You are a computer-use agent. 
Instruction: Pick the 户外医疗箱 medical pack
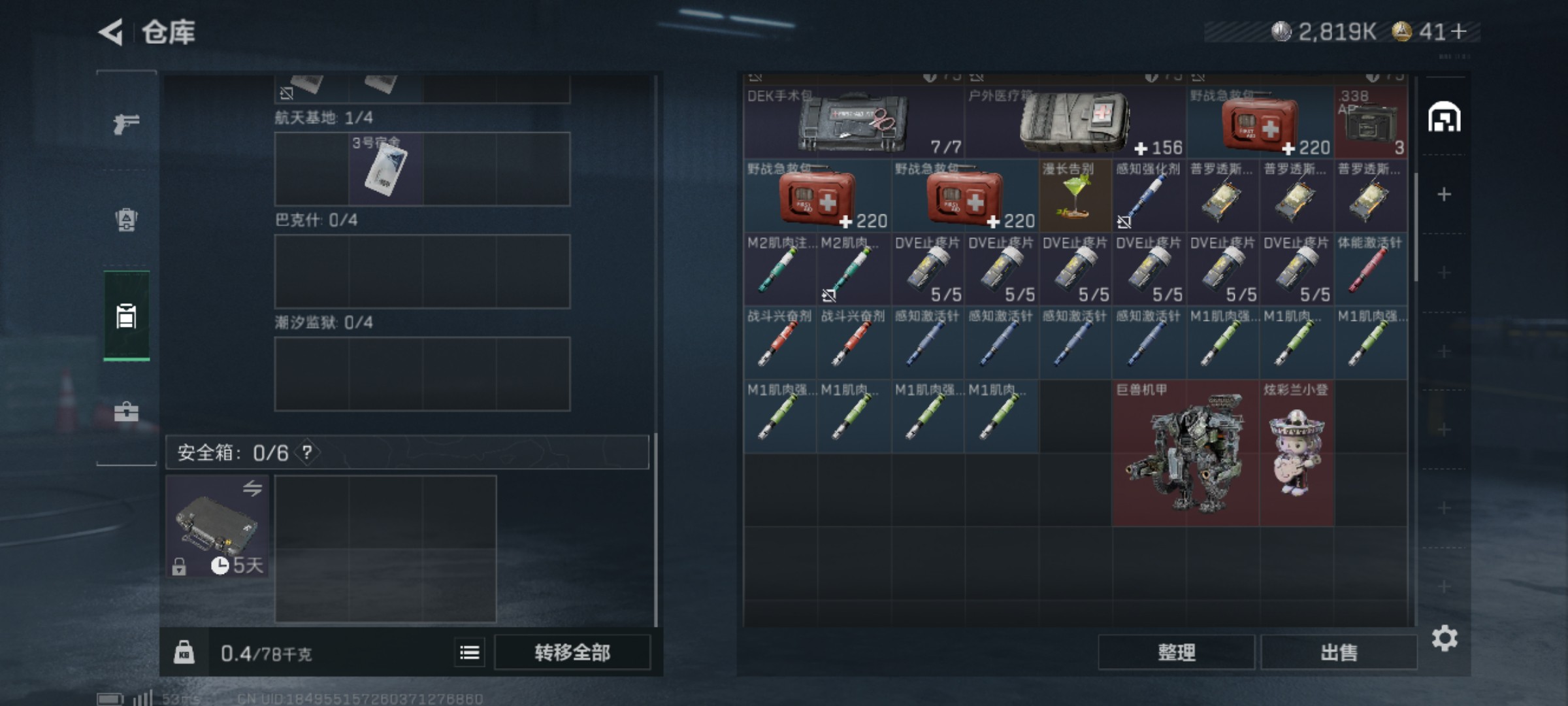(1075, 122)
